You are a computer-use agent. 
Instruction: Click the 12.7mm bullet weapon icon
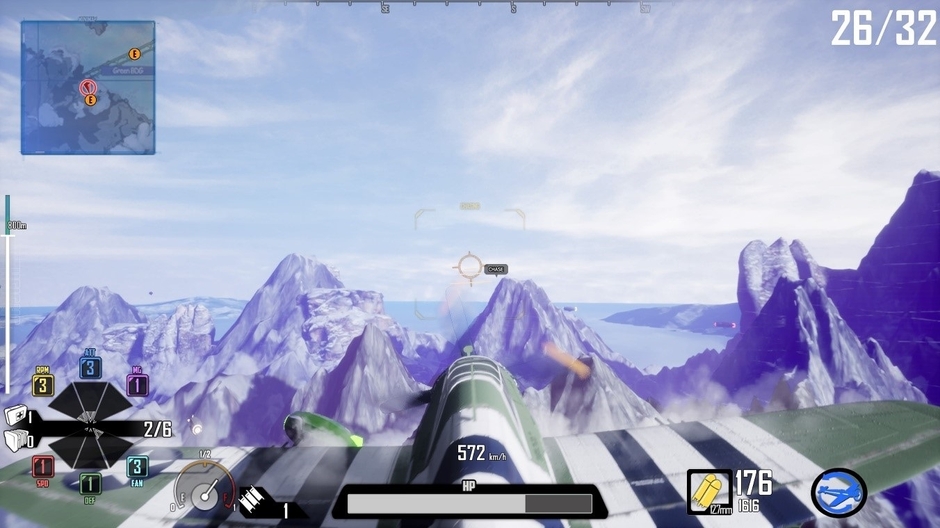(709, 491)
